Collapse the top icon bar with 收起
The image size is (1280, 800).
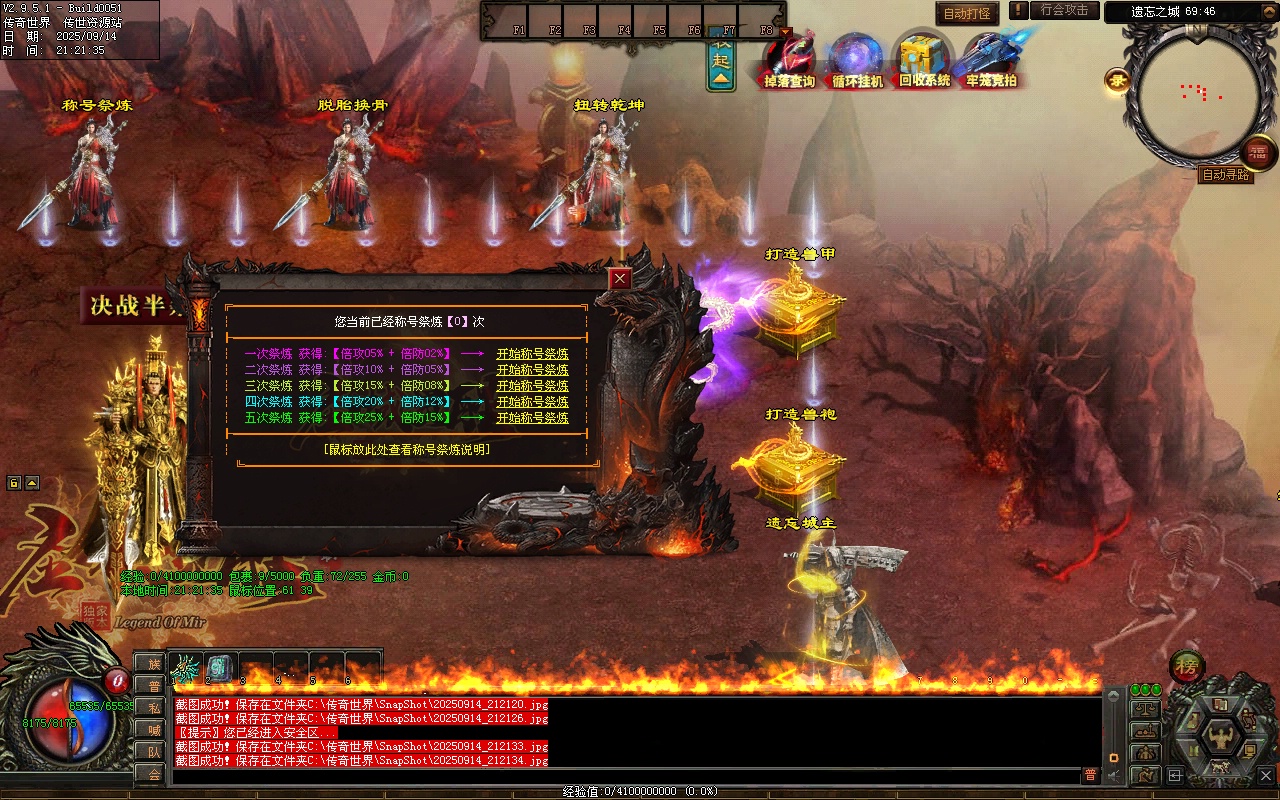pos(720,62)
